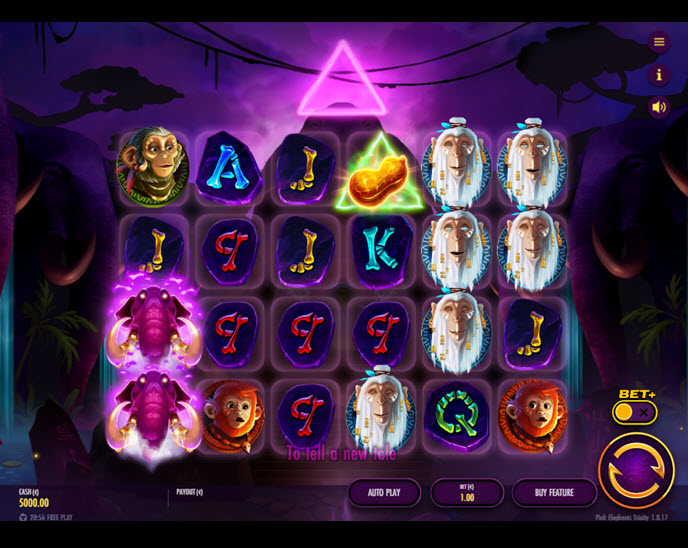Toggle the BET+ switch
Viewport: 688px width, 548px height.
(x=635, y=412)
